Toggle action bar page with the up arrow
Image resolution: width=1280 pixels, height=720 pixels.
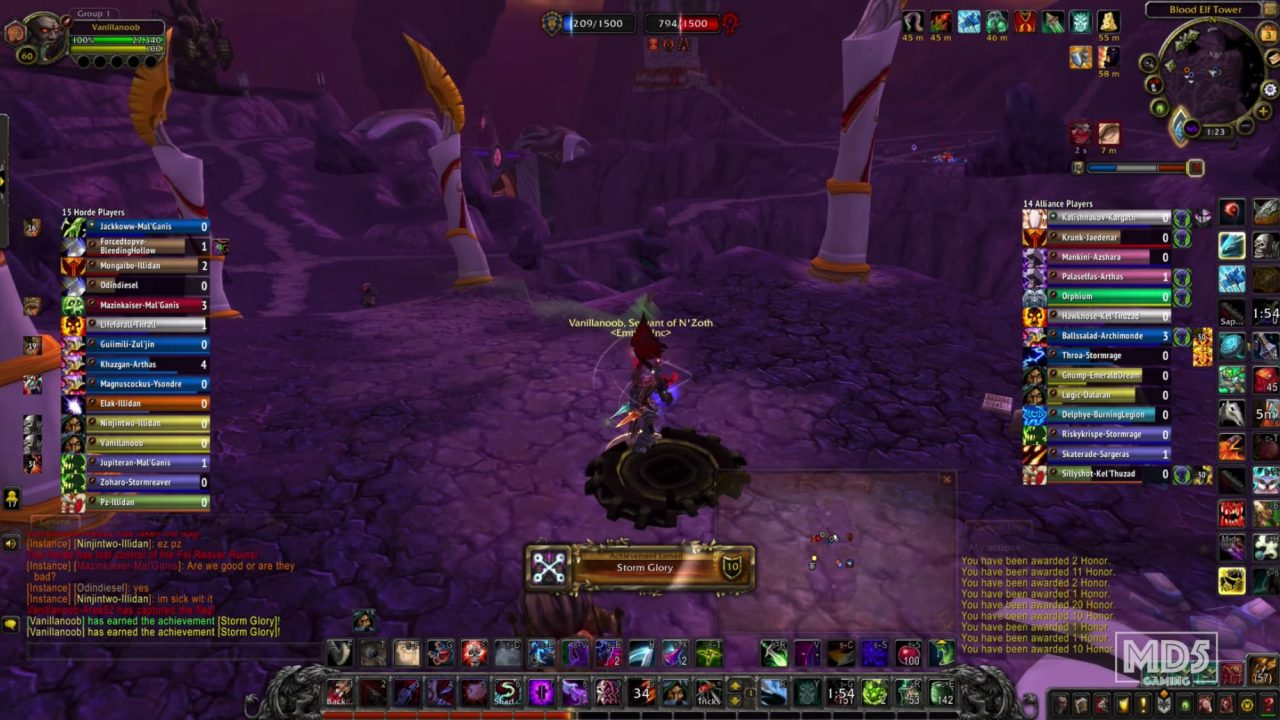734,685
